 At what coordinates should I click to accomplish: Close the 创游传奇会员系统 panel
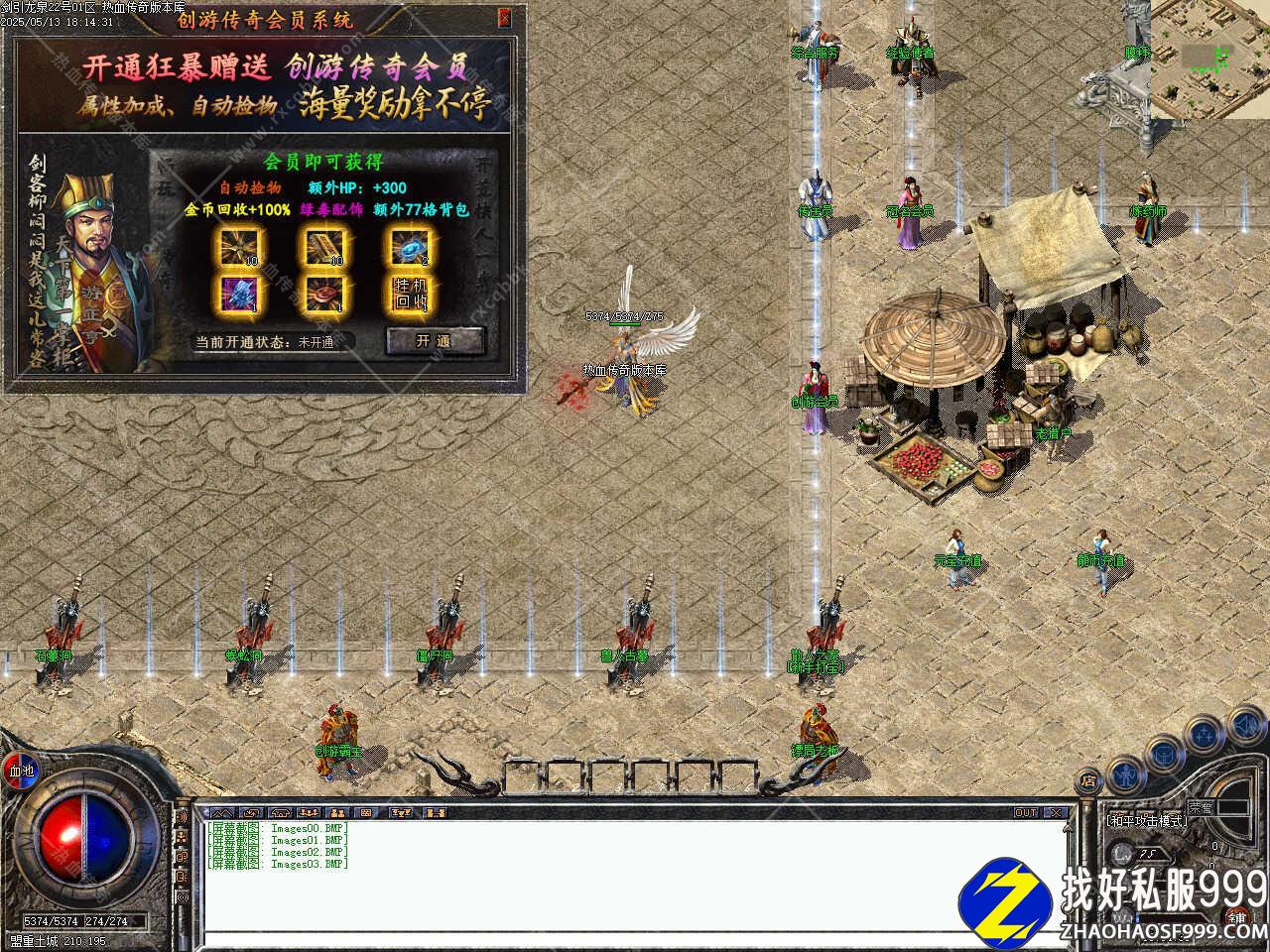(x=505, y=17)
